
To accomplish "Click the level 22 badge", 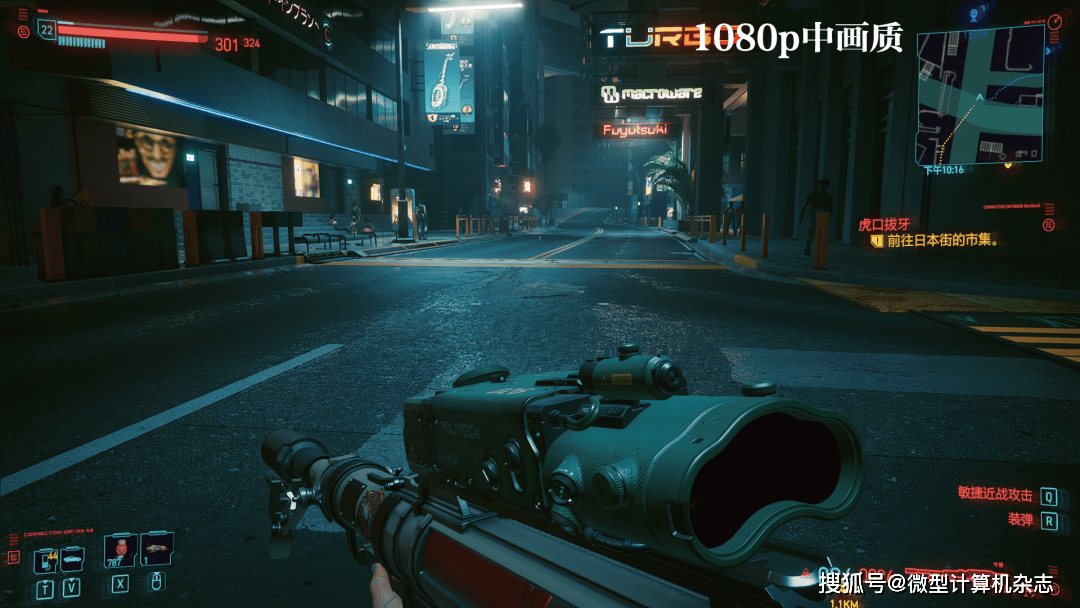I will coord(46,31).
